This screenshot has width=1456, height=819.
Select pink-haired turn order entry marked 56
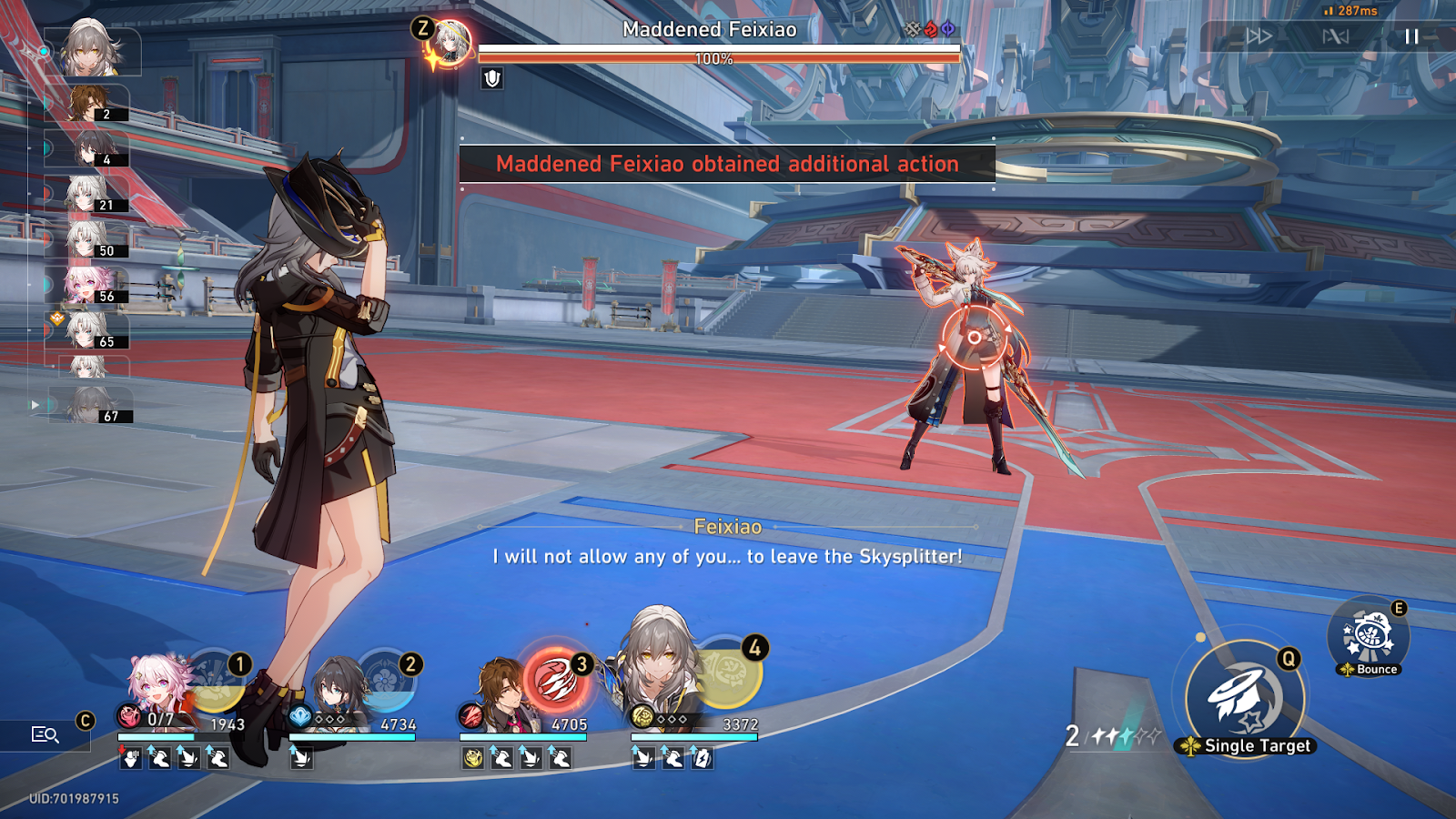(x=89, y=285)
